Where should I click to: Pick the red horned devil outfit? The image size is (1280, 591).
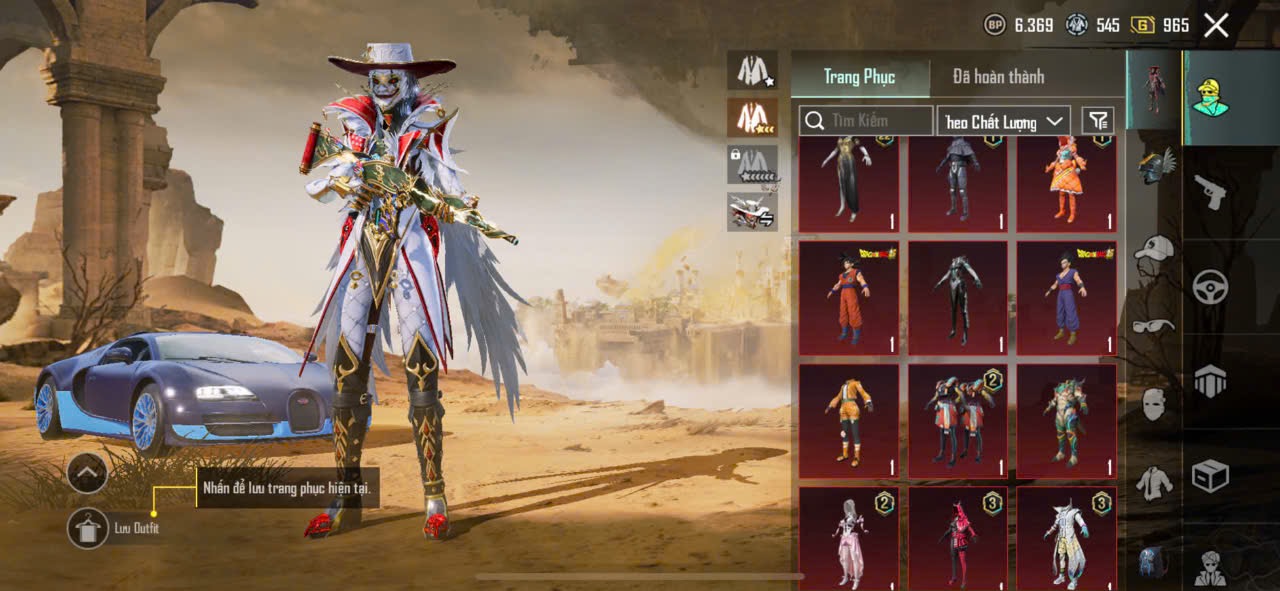coord(957,538)
